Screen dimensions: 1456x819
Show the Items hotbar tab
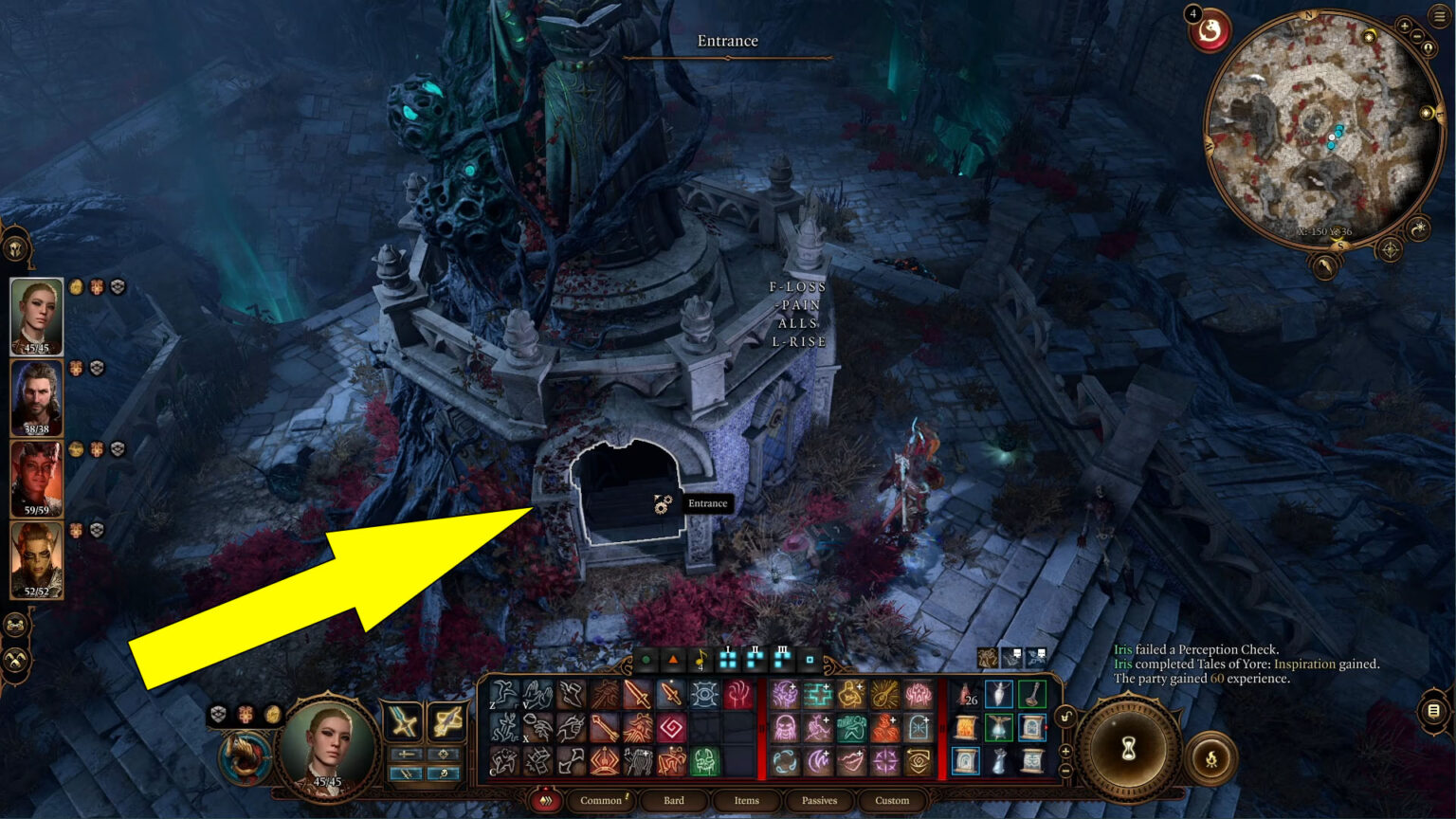click(x=746, y=801)
